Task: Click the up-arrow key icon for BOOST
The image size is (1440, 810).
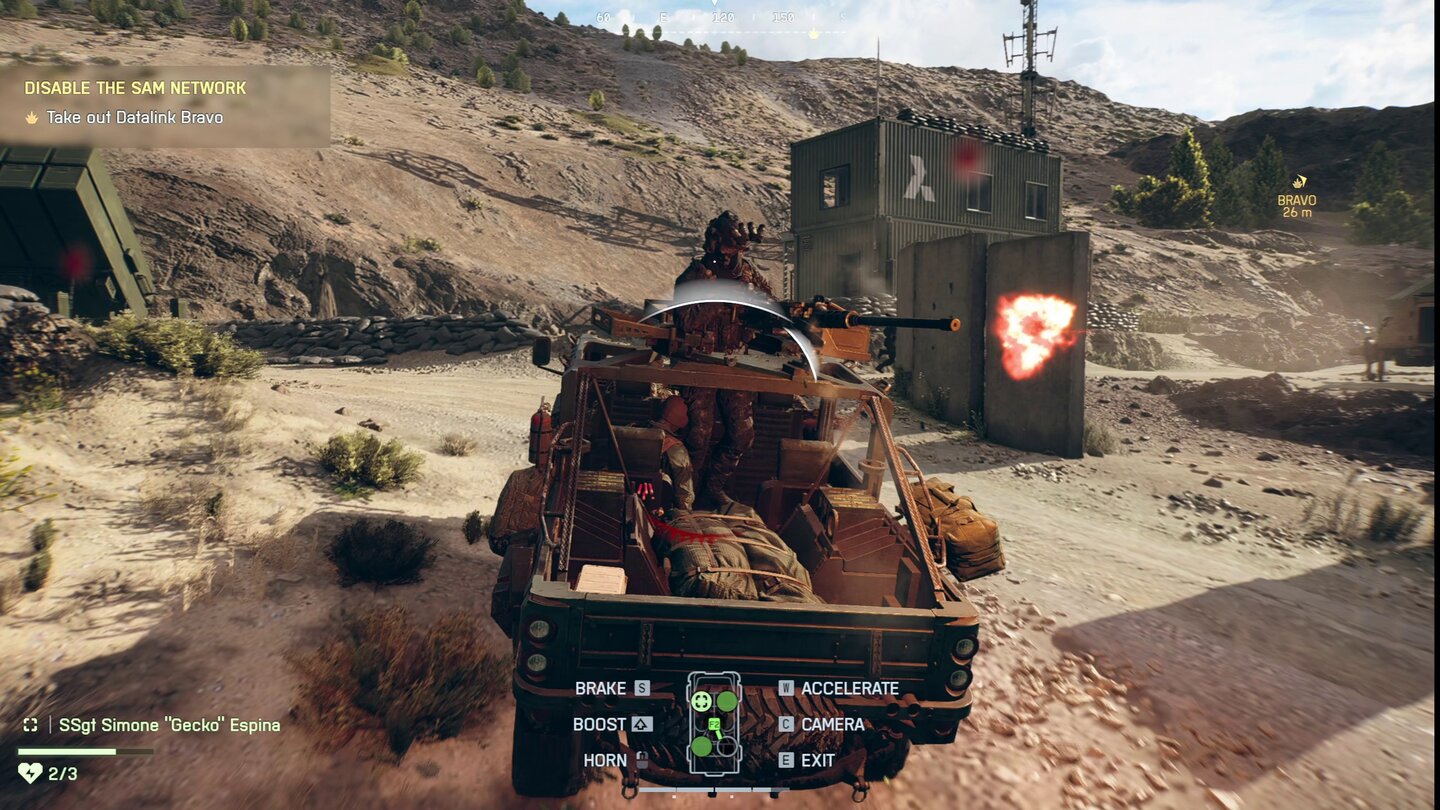Action: tap(641, 723)
